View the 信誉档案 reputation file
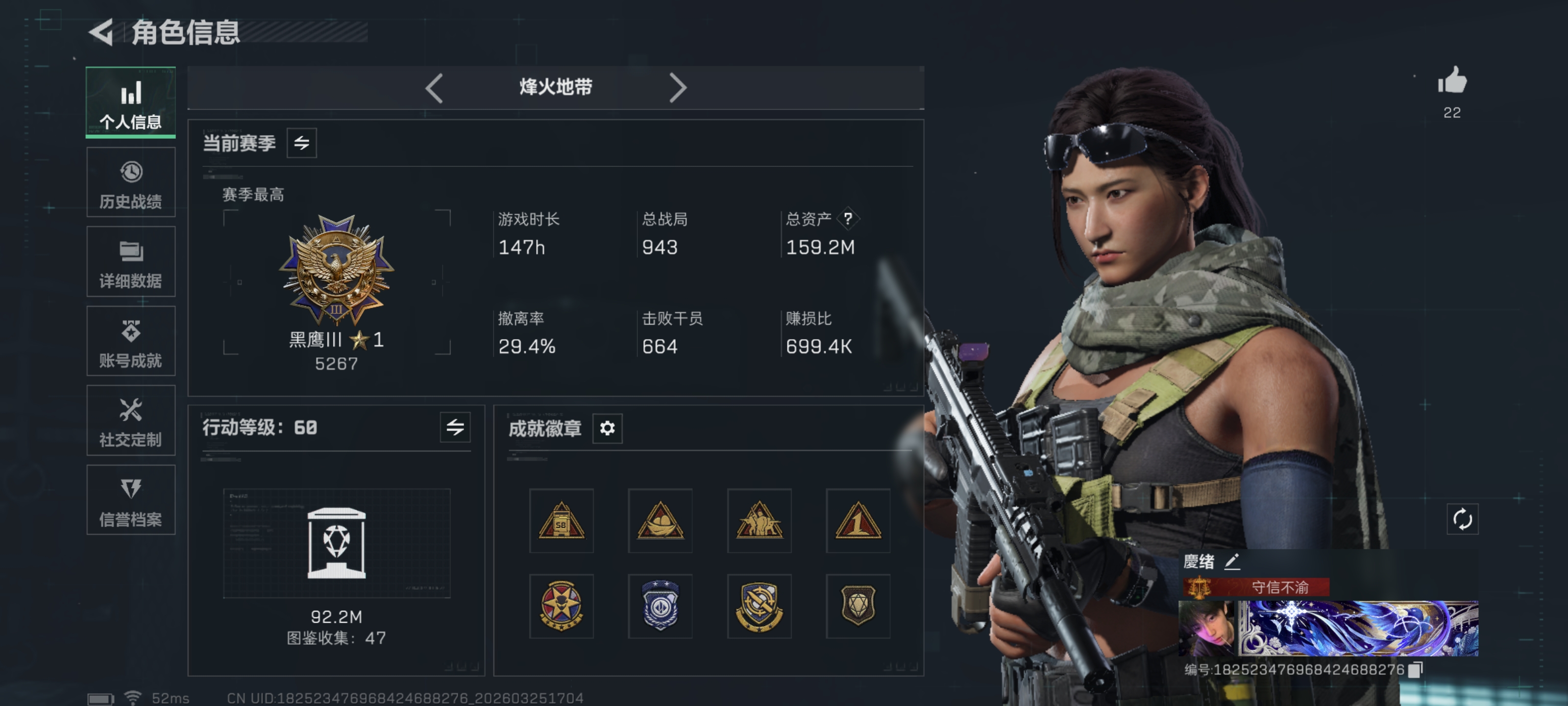Viewport: 1568px width, 706px height. [130, 500]
